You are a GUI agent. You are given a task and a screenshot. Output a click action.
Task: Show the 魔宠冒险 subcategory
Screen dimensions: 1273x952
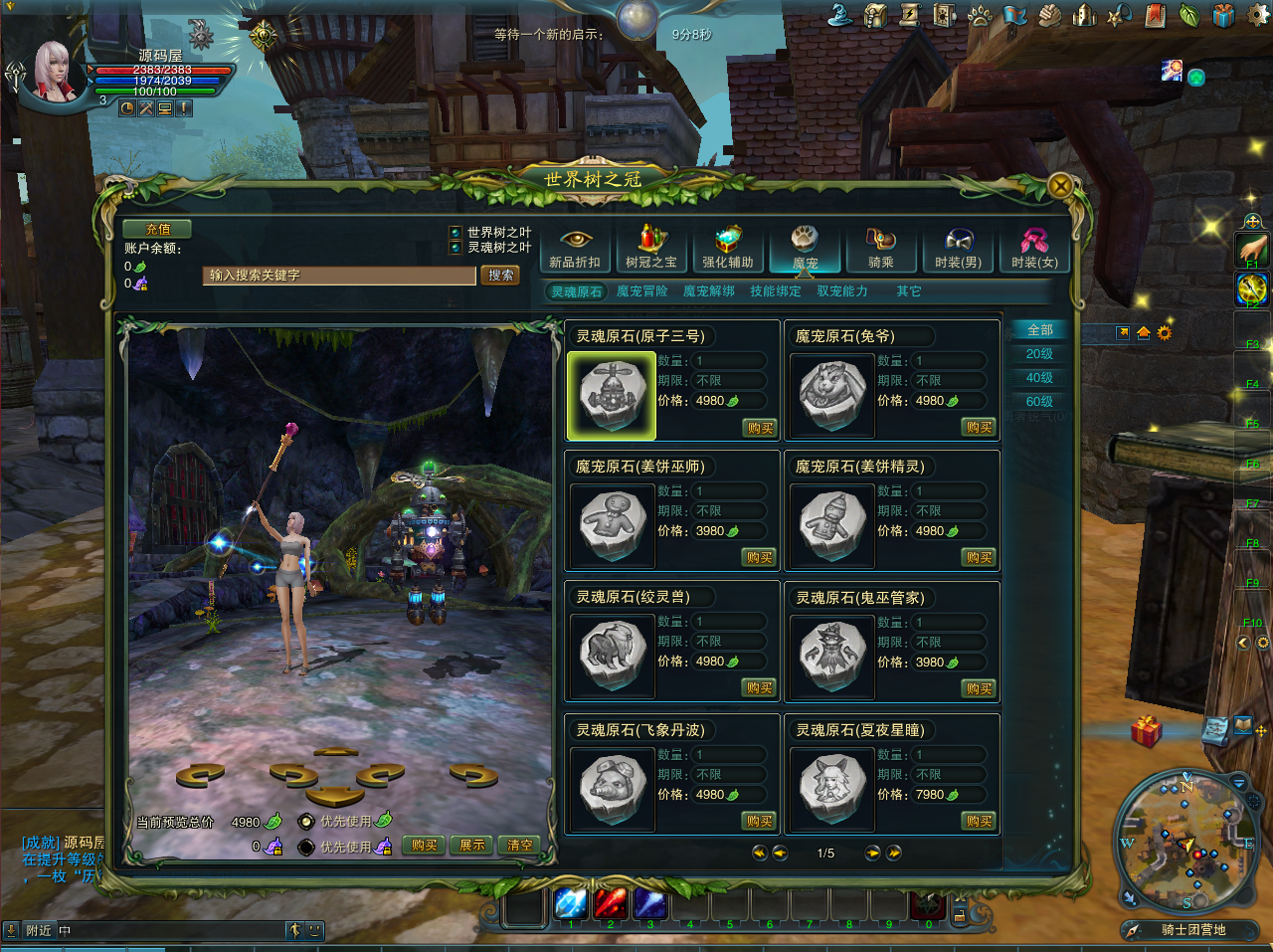tap(641, 291)
